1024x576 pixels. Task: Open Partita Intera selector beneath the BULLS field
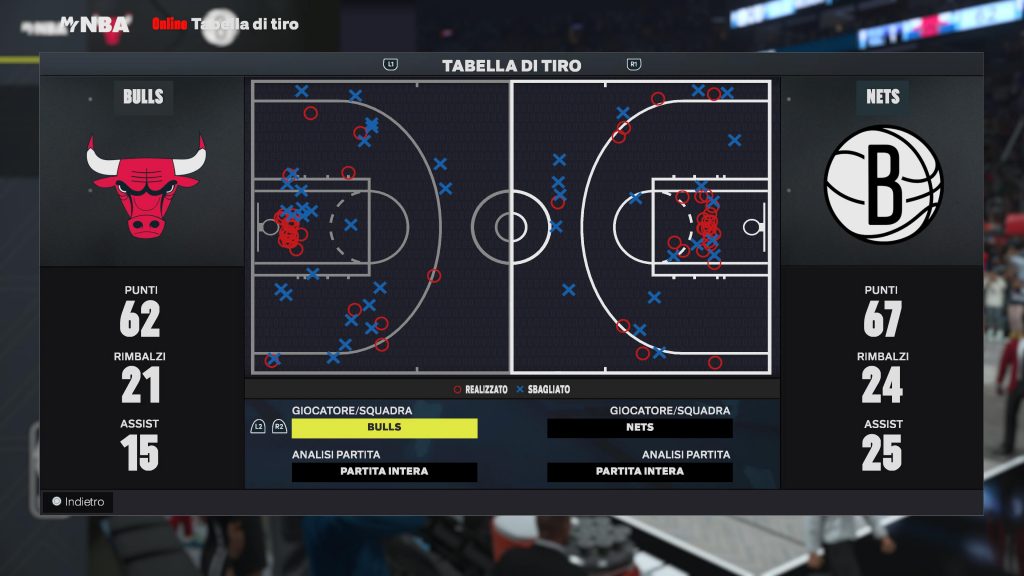pos(384,472)
